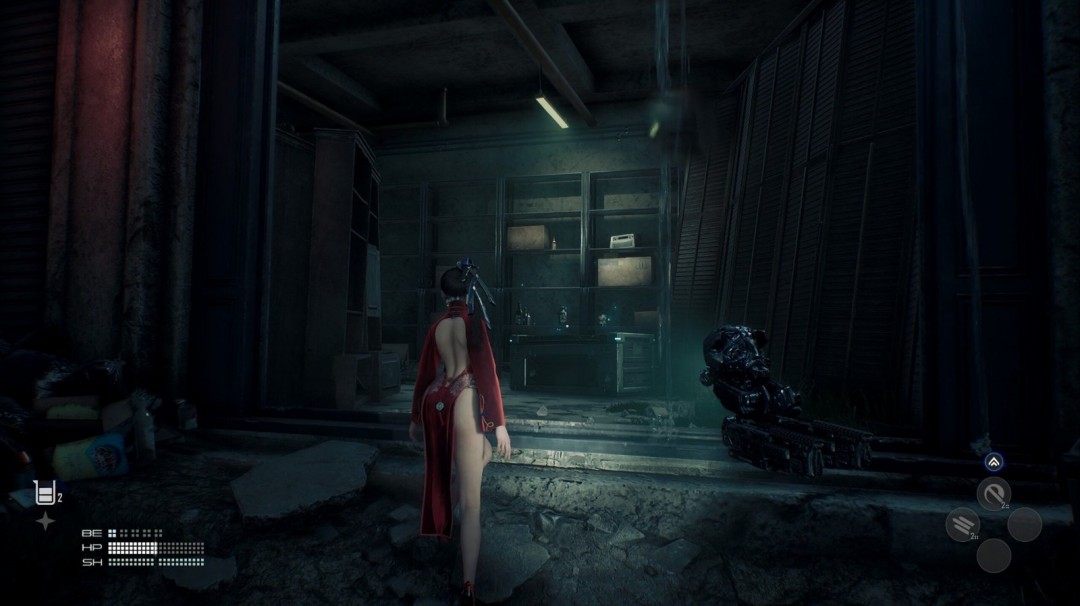This screenshot has width=1080, height=606.
Task: Activate the double chevron up icon
Action: [993, 462]
